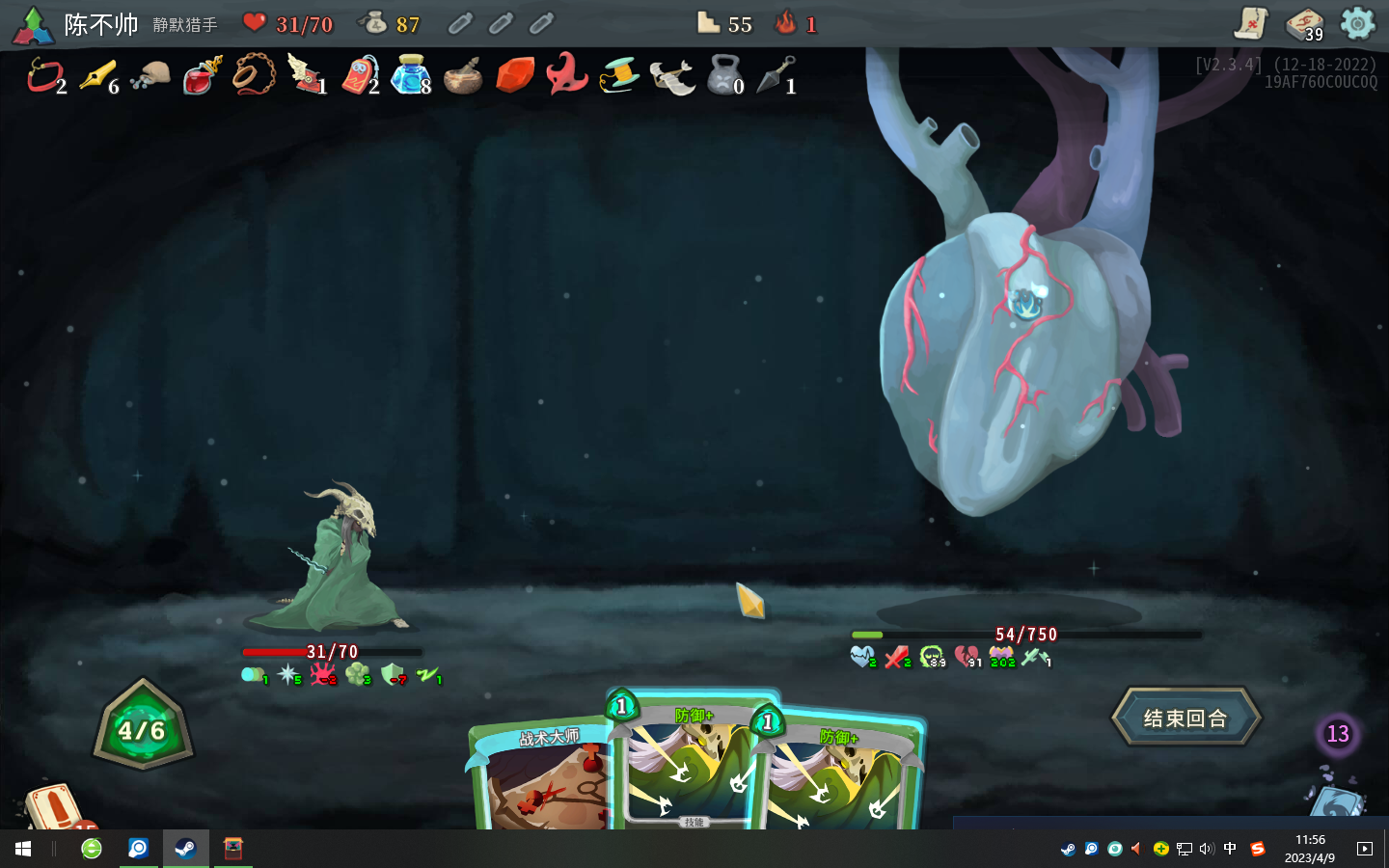Open the settings gear menu
Image resolution: width=1389 pixels, height=868 pixels.
click(x=1357, y=23)
